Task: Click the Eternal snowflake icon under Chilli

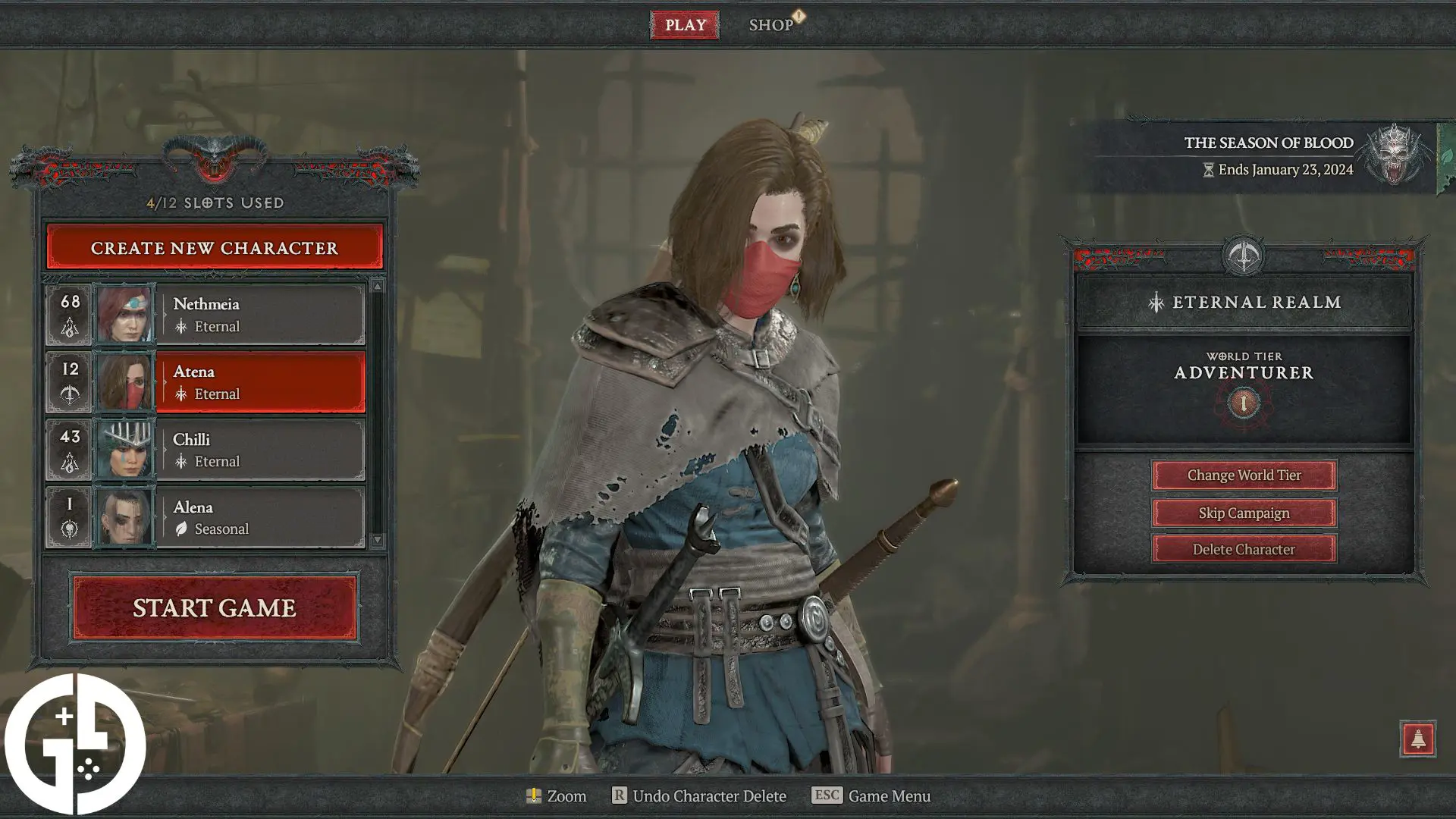Action: (181, 462)
